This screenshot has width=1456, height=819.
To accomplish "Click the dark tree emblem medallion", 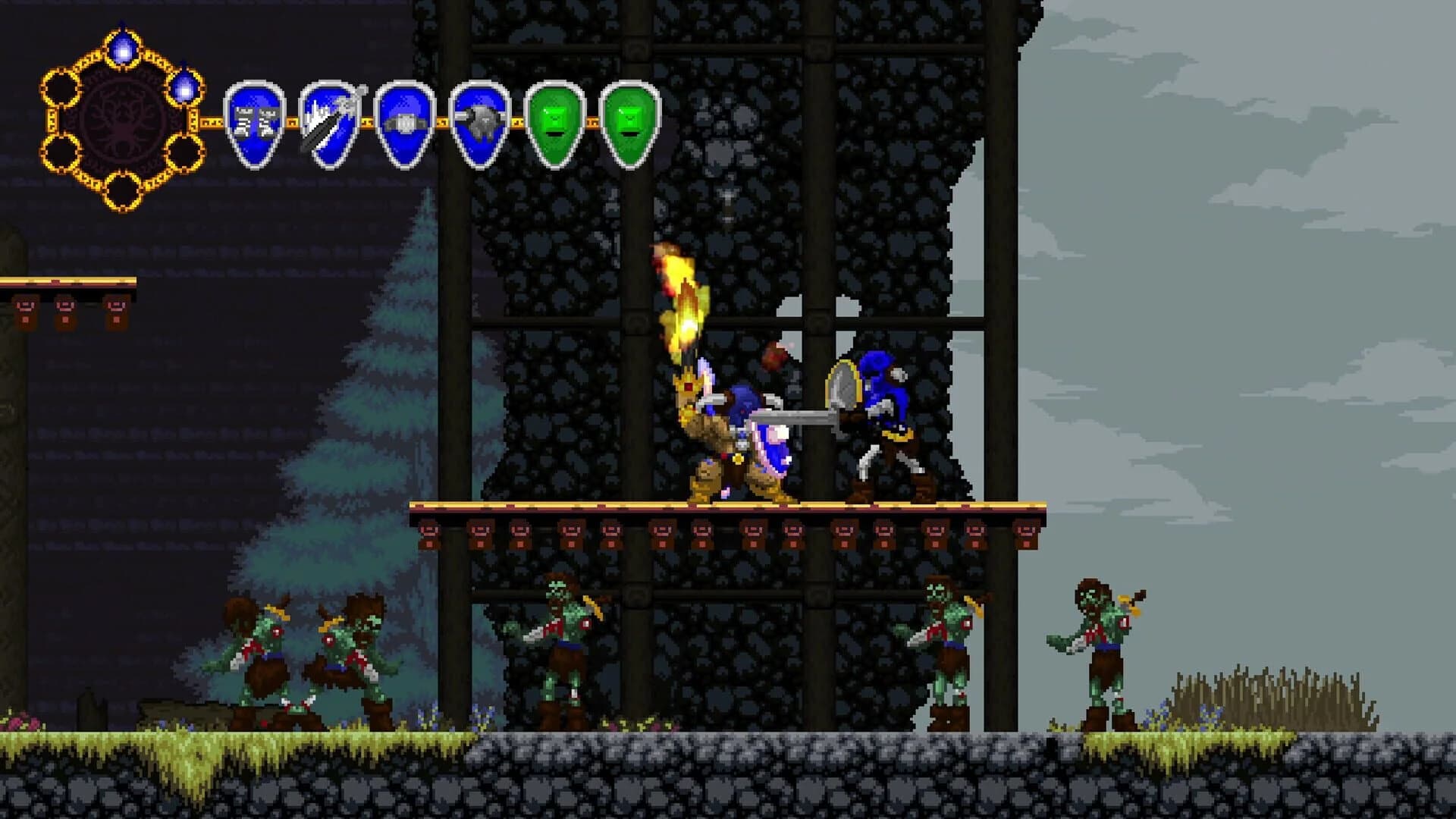I will [x=123, y=121].
